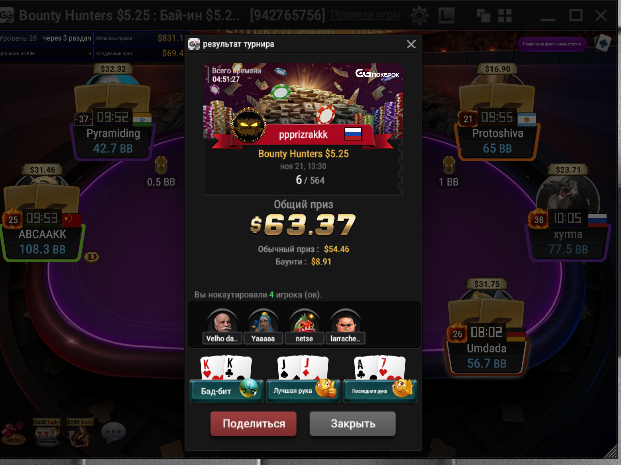Pick knocked-out player larrache.. avatar
This screenshot has width=621, height=465.
[345, 322]
